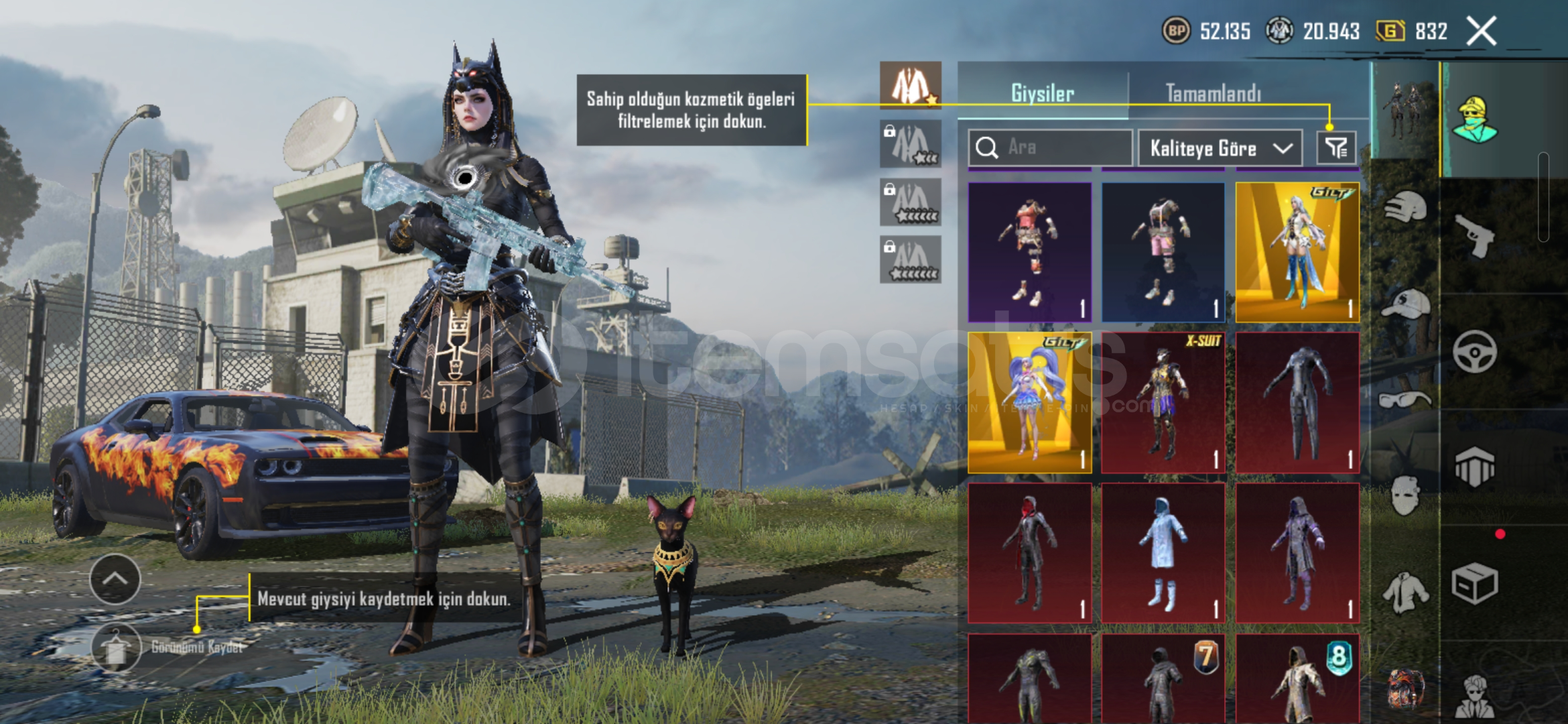Switch to the Tamamlandı tab
Image resolution: width=1568 pixels, height=724 pixels.
click(x=1213, y=93)
